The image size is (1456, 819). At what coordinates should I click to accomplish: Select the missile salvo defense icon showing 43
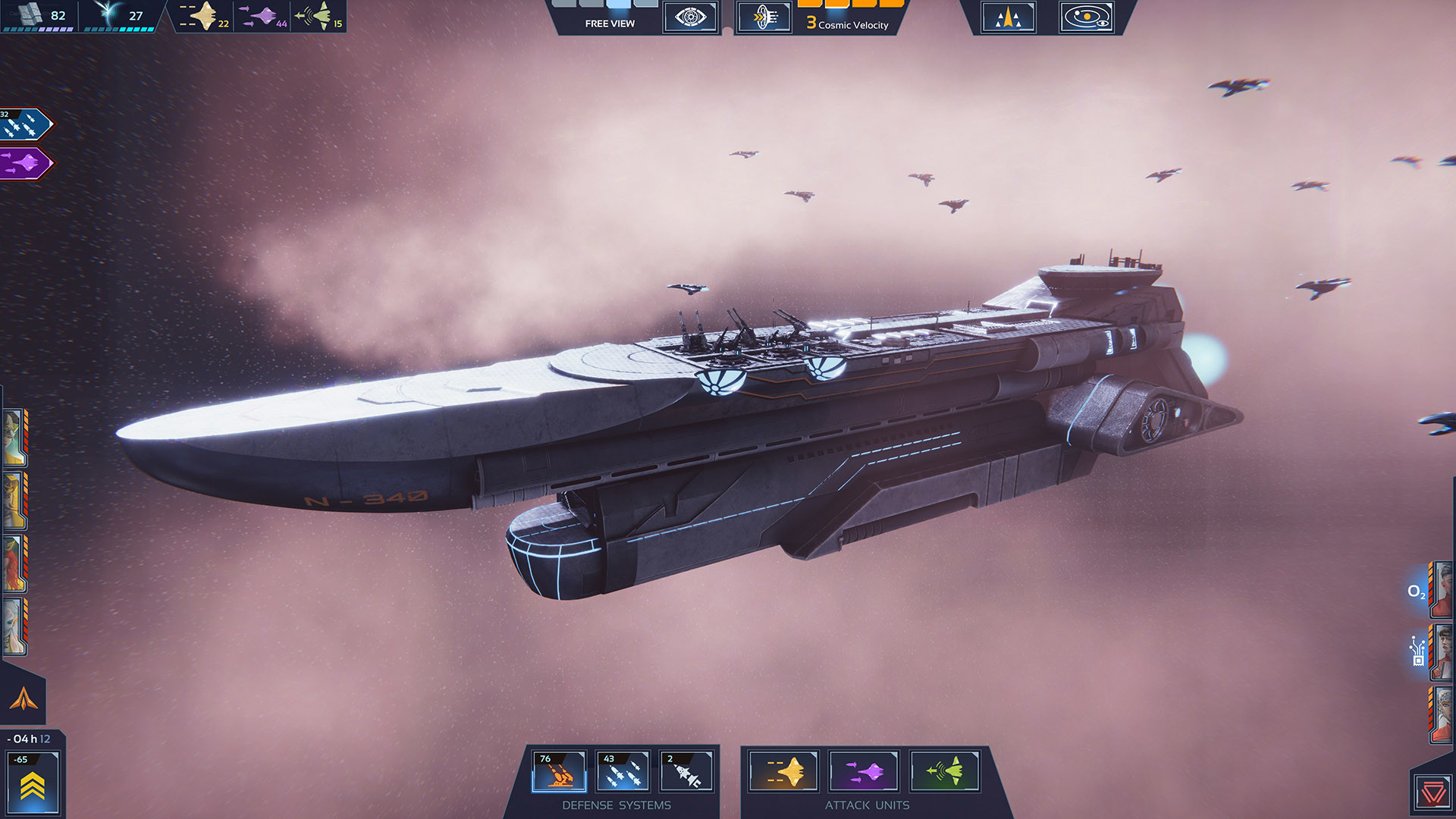pos(622,772)
